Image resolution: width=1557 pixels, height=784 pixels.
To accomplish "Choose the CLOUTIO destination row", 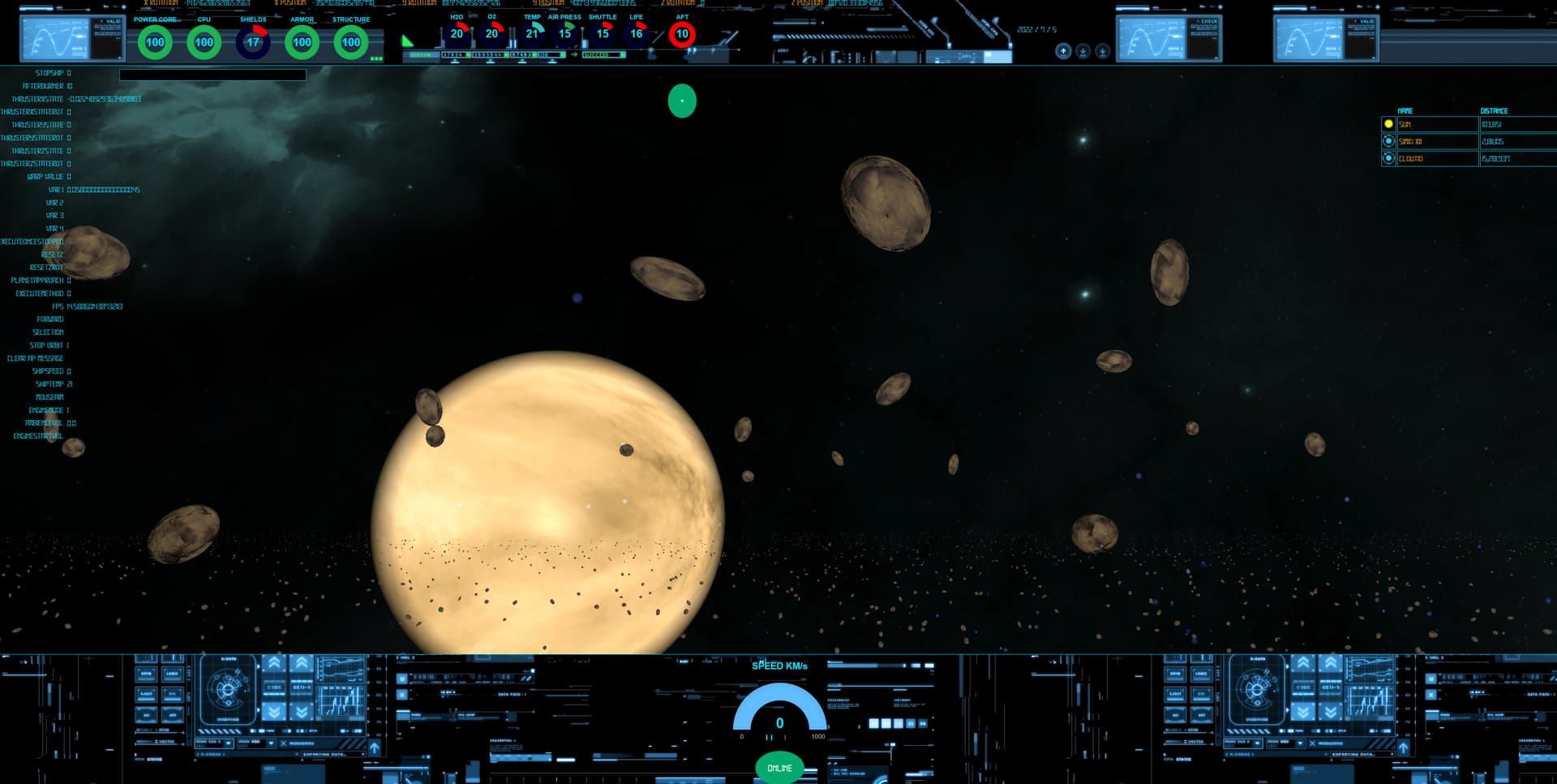I will [1437, 158].
